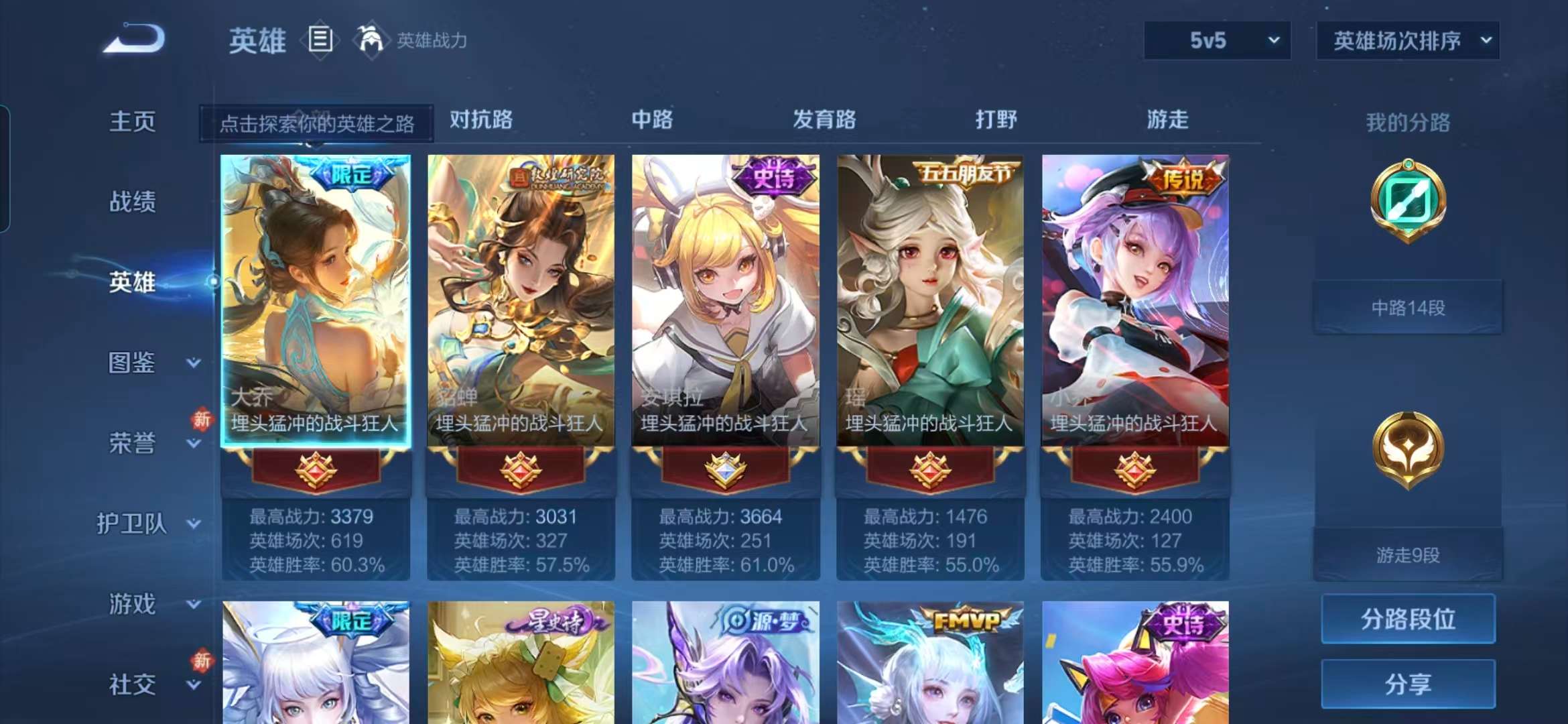Select 主页 in the sidebar menu
Screen dimensions: 1568x724
[132, 122]
